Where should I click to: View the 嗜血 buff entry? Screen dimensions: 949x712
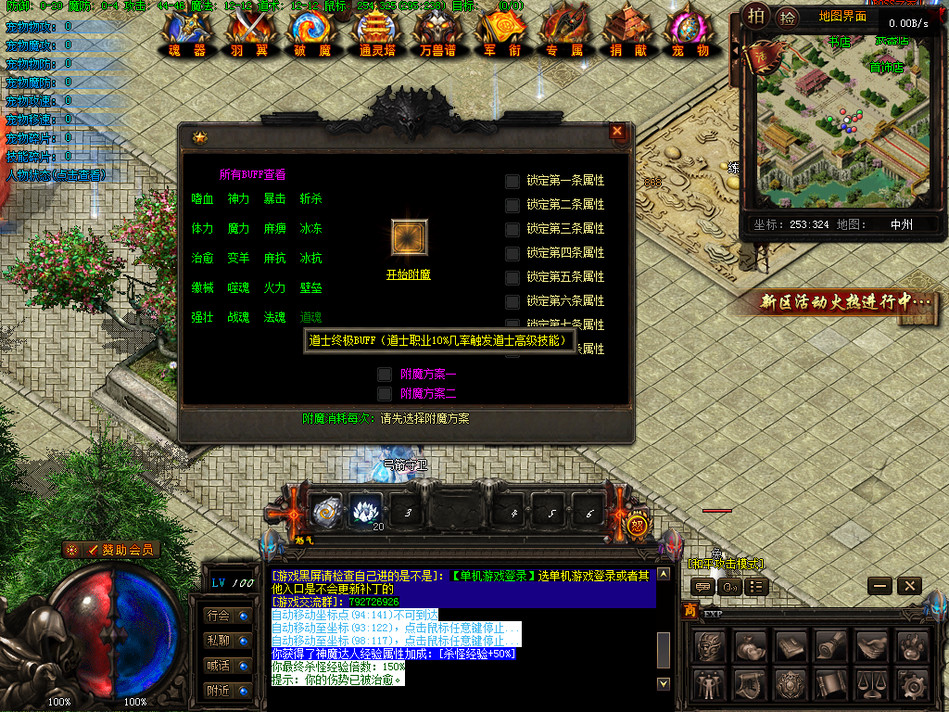[x=202, y=199]
